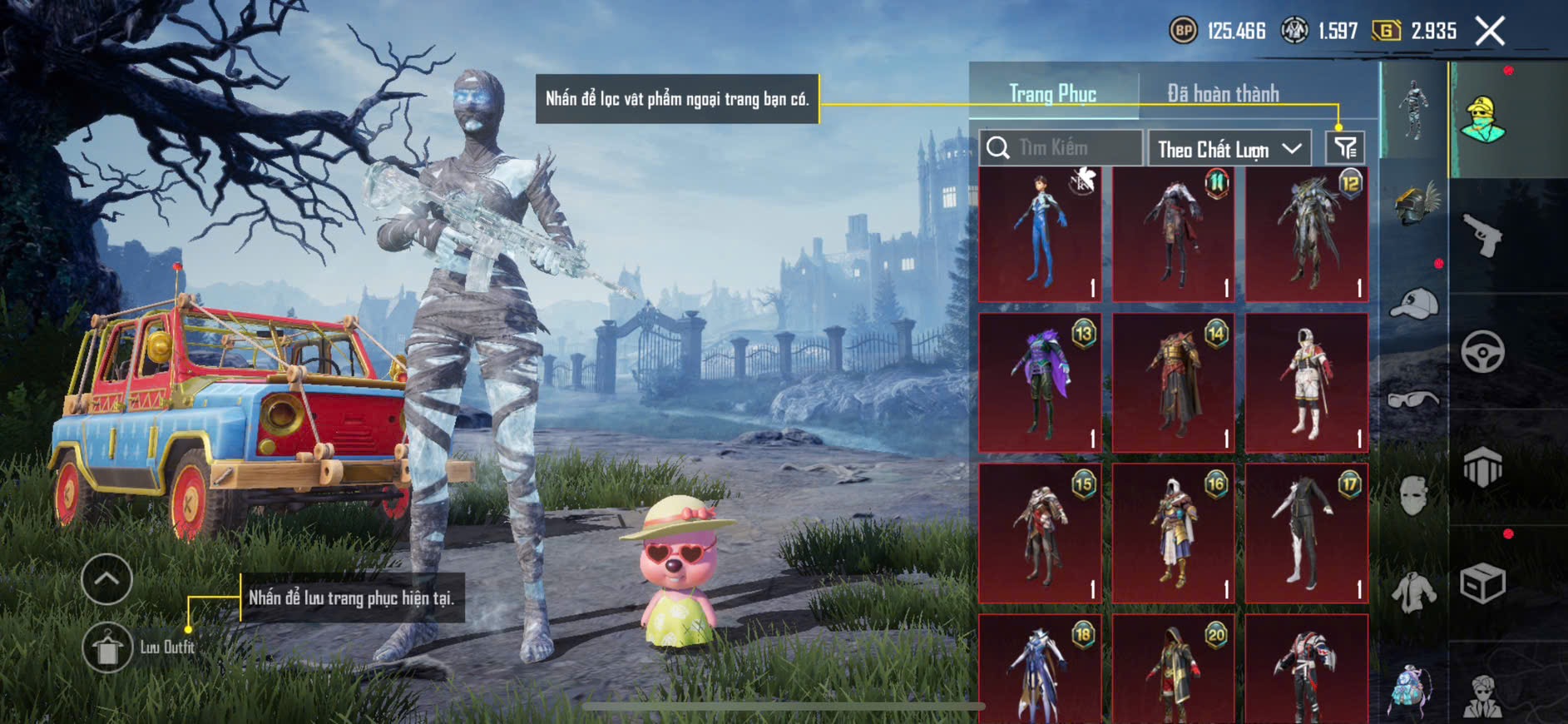The width and height of the screenshot is (1568, 724).
Task: Choose the white hooded outfit badge 16
Action: 1173,533
